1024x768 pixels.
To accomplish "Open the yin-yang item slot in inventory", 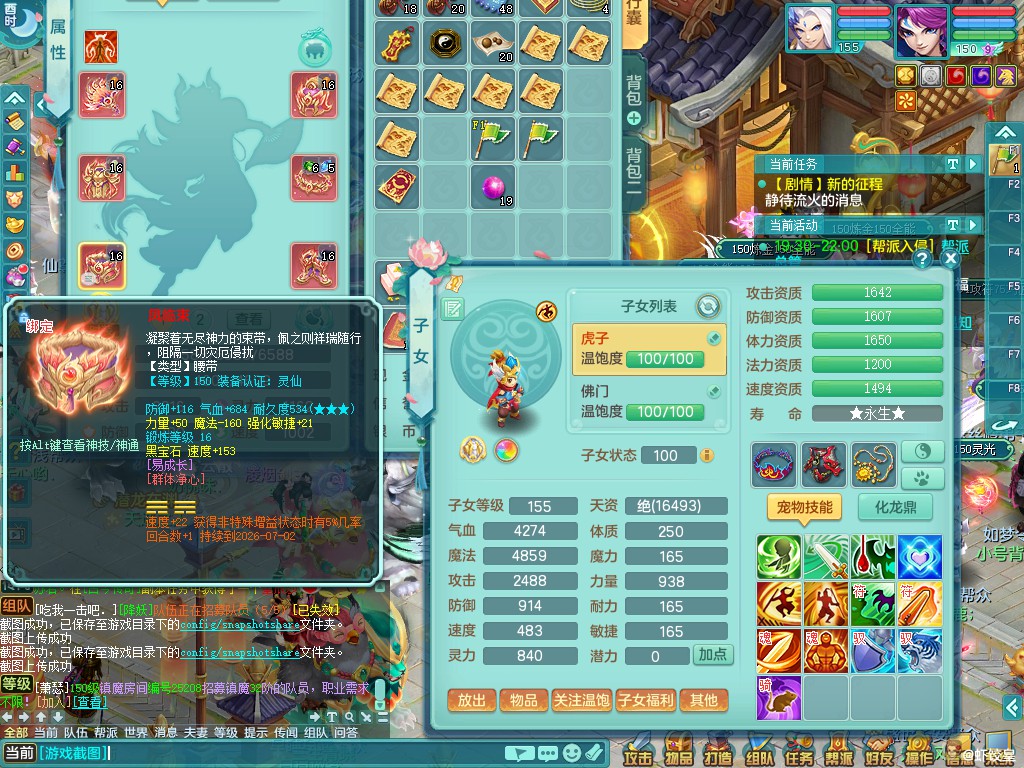I will point(447,42).
